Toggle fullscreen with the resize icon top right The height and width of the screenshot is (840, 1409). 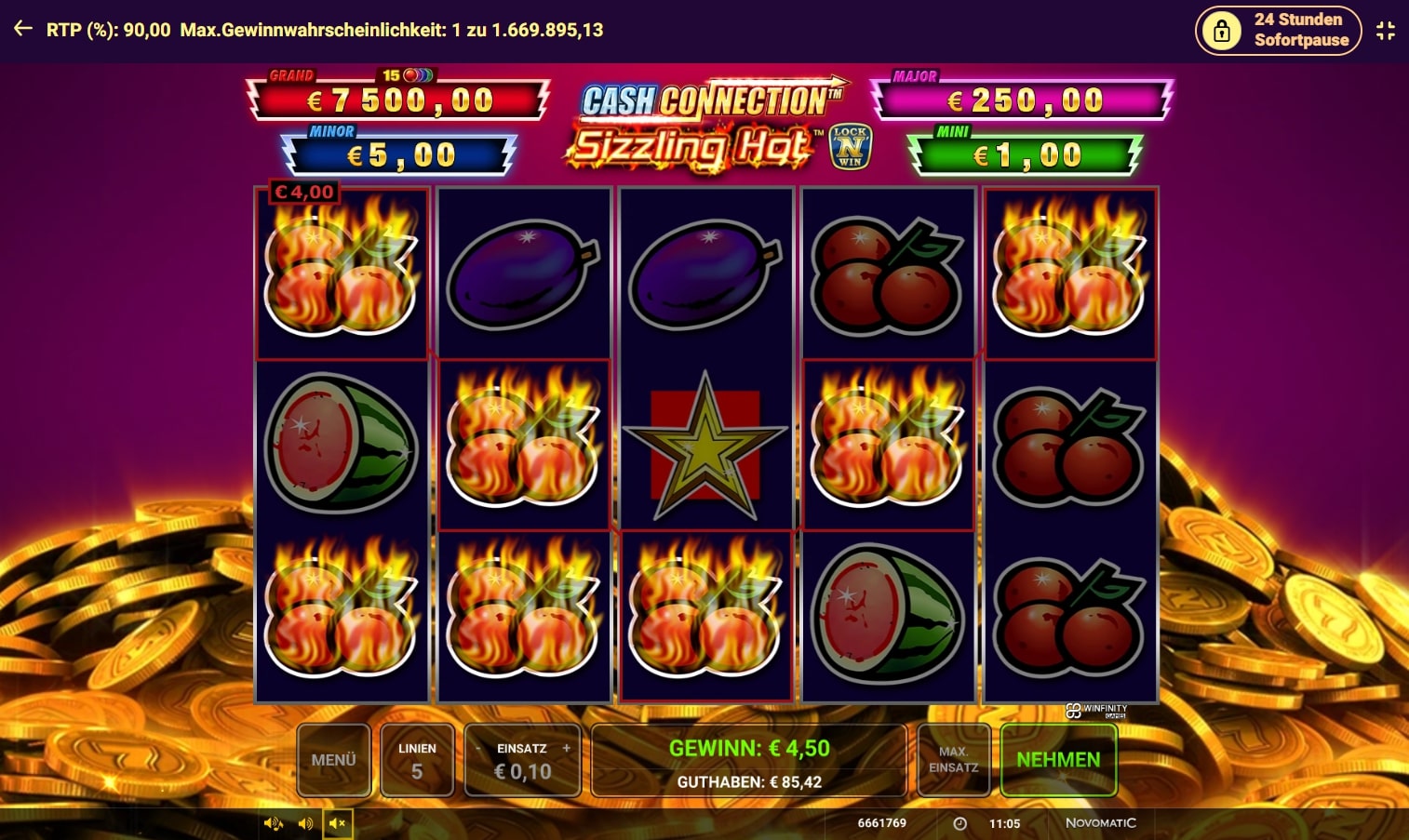1386,30
